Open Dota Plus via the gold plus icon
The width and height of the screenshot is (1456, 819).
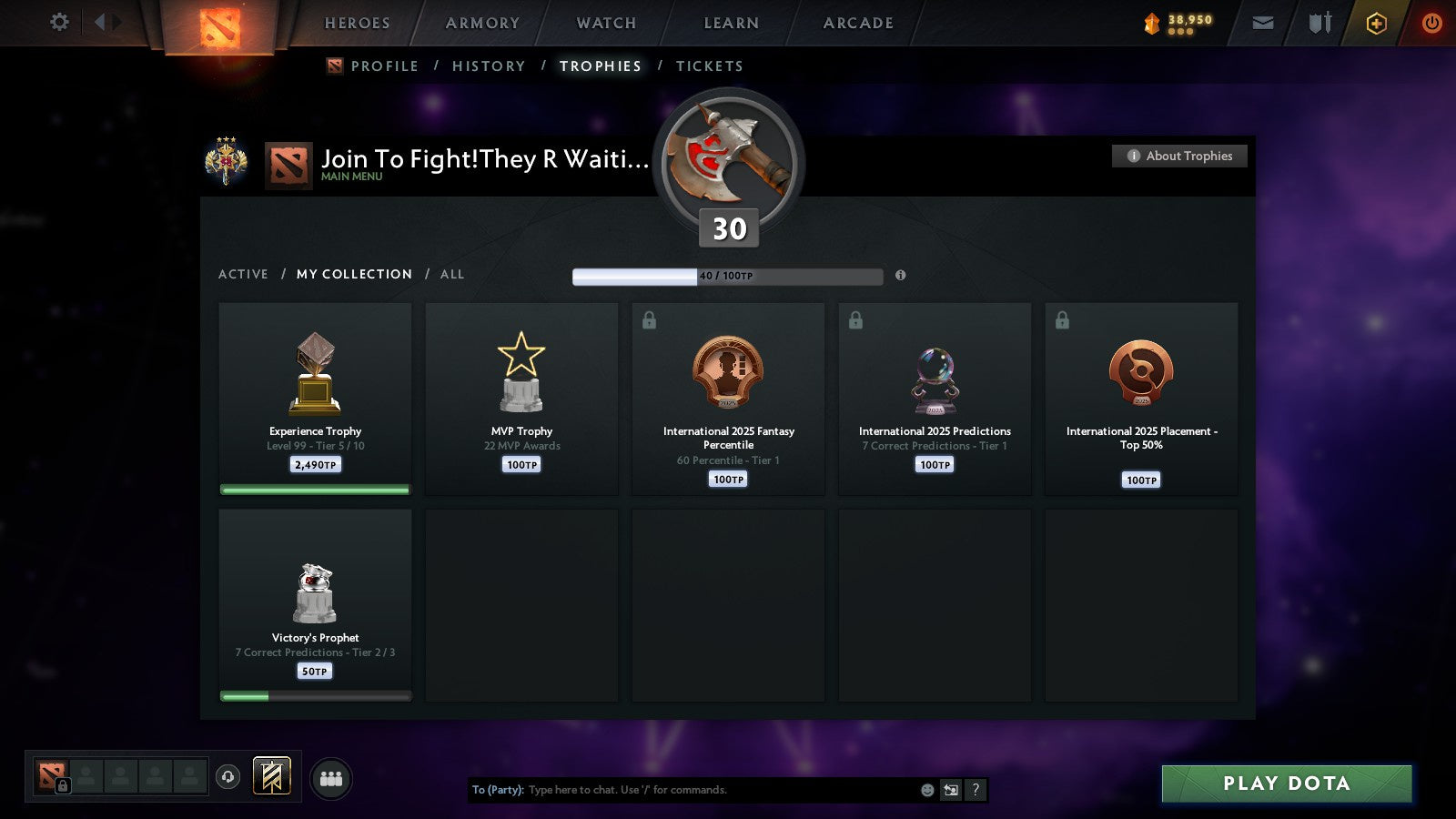click(x=1377, y=23)
